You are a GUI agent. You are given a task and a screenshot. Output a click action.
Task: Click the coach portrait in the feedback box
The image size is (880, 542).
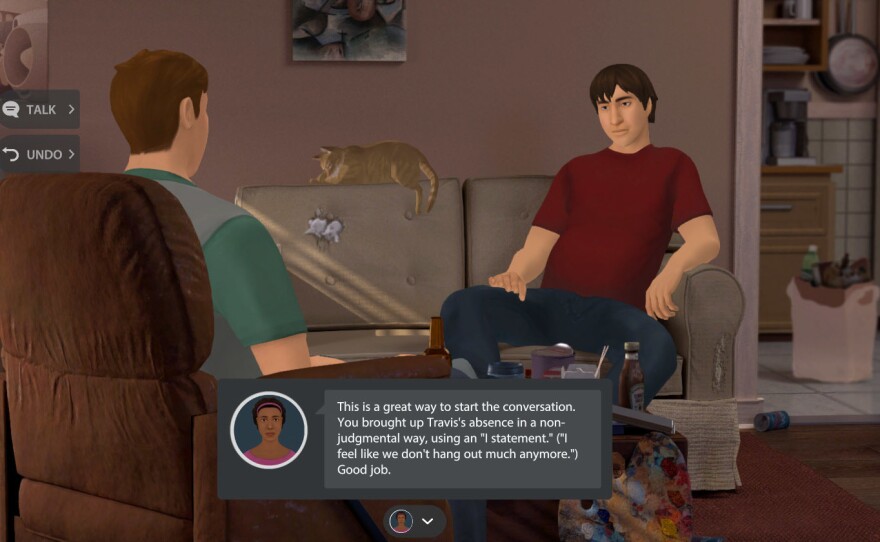click(268, 430)
